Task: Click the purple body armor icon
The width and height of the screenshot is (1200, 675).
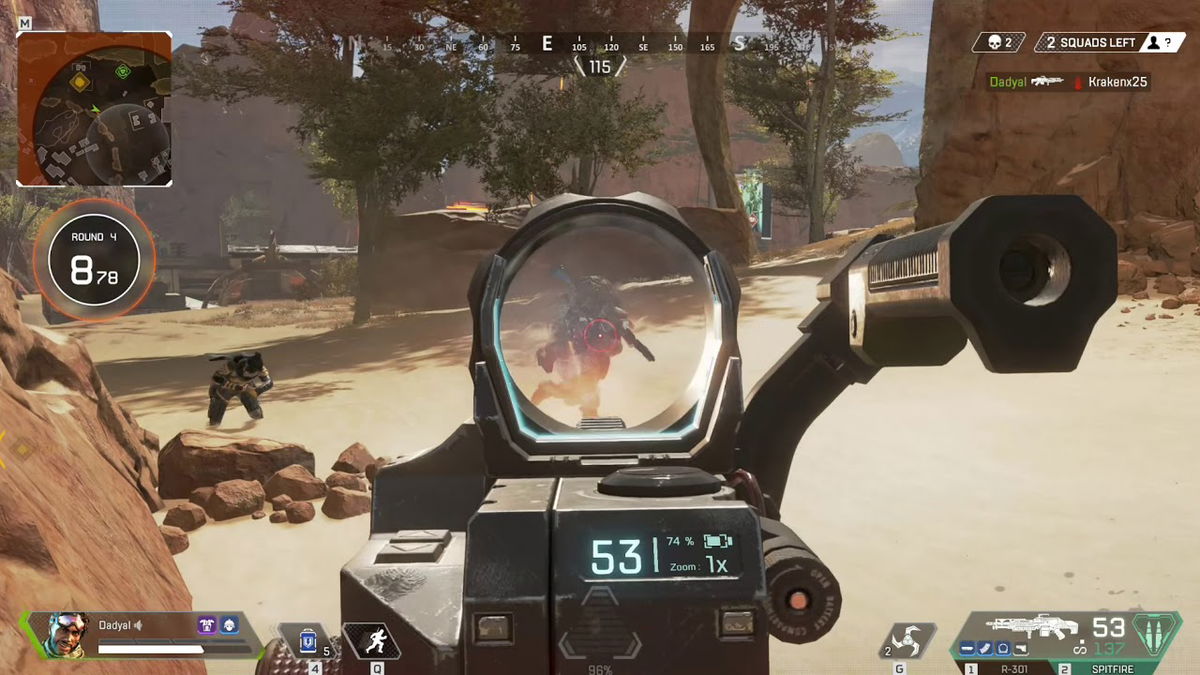Action: tap(208, 625)
